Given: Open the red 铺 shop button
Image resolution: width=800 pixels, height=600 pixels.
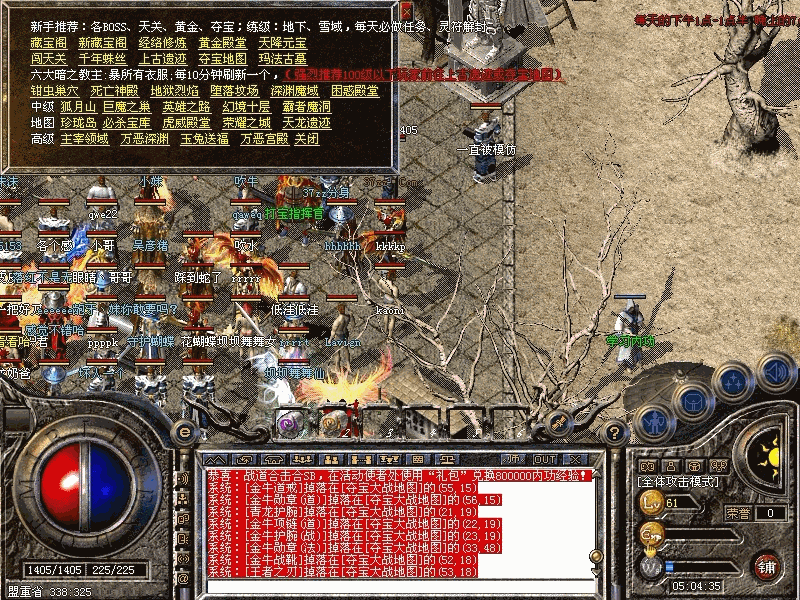Looking at the screenshot, I should click(x=767, y=565).
